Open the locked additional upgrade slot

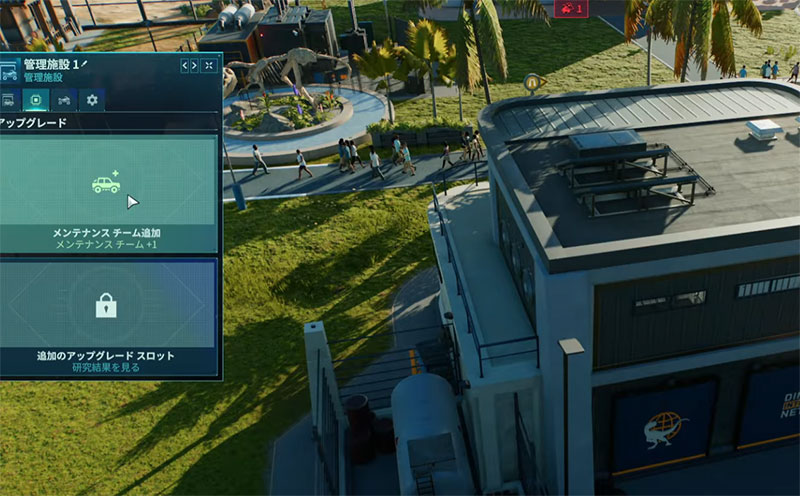[107, 317]
